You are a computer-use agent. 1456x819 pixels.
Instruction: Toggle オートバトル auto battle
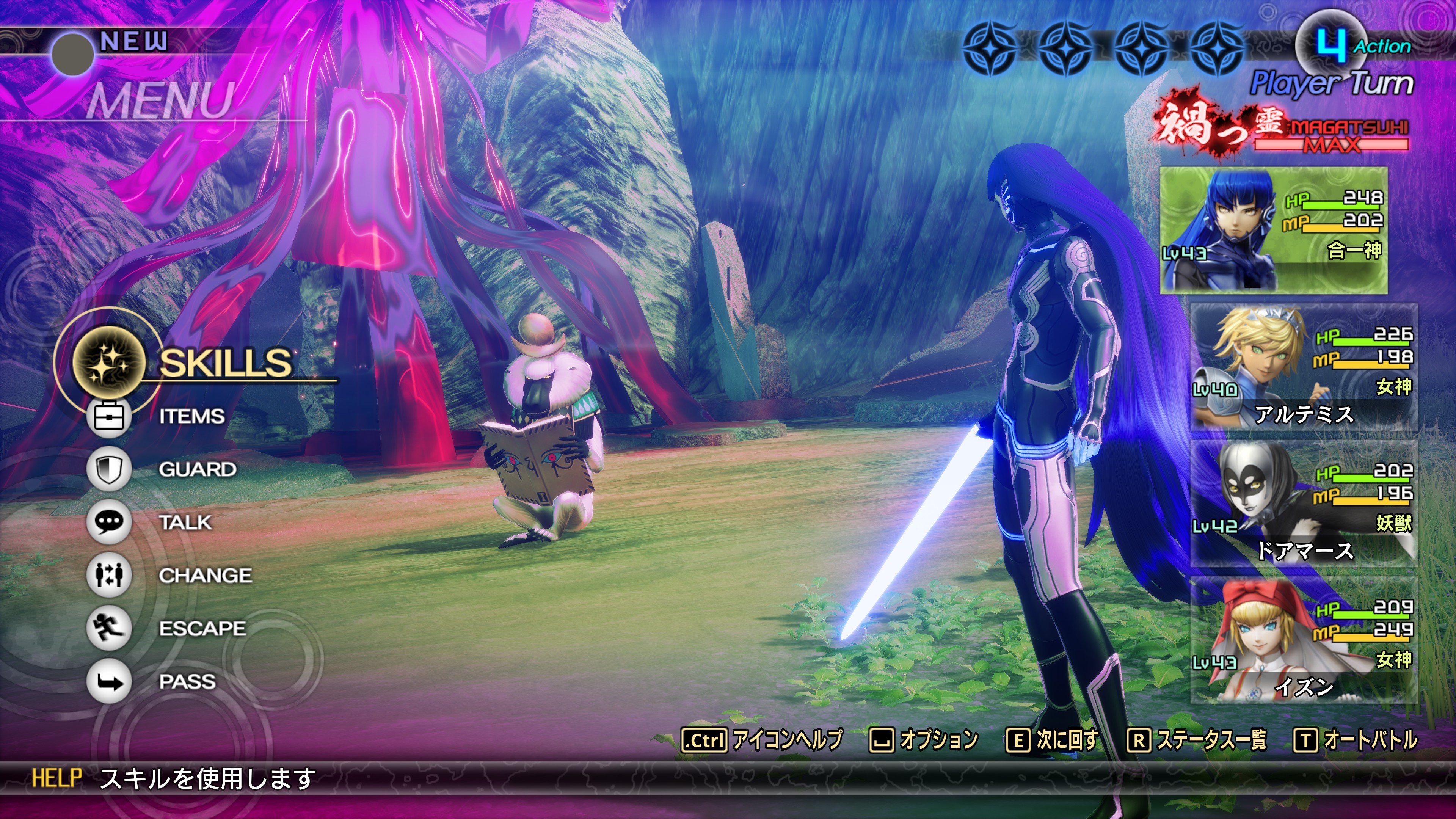1356,739
